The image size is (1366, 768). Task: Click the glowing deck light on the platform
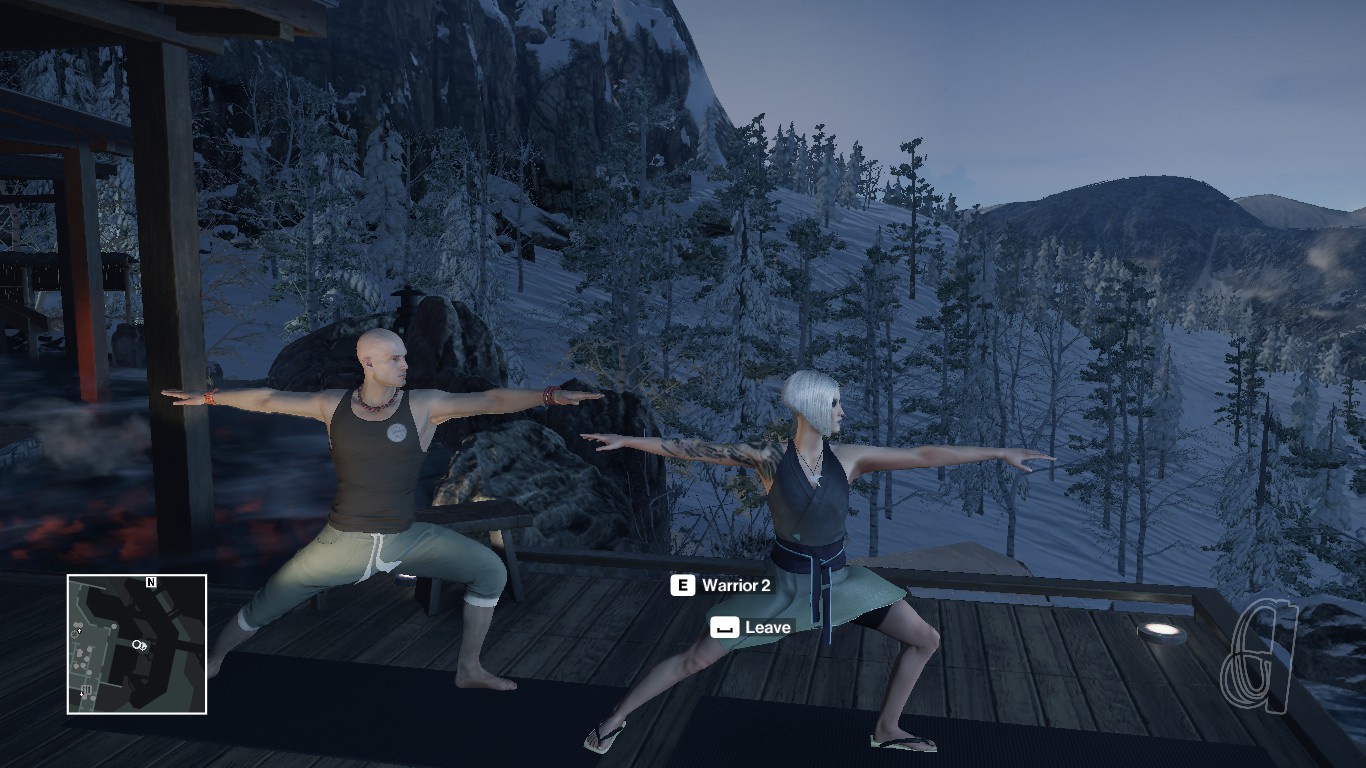(x=1158, y=630)
